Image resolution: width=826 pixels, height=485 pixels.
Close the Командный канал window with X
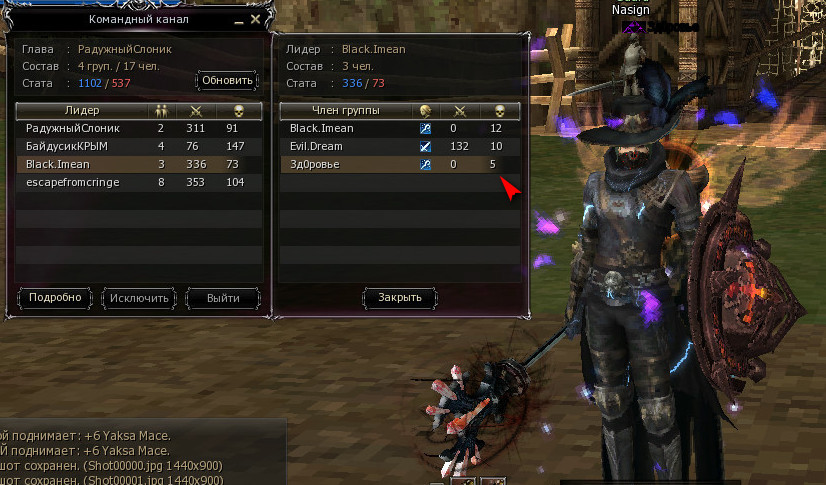tap(255, 19)
